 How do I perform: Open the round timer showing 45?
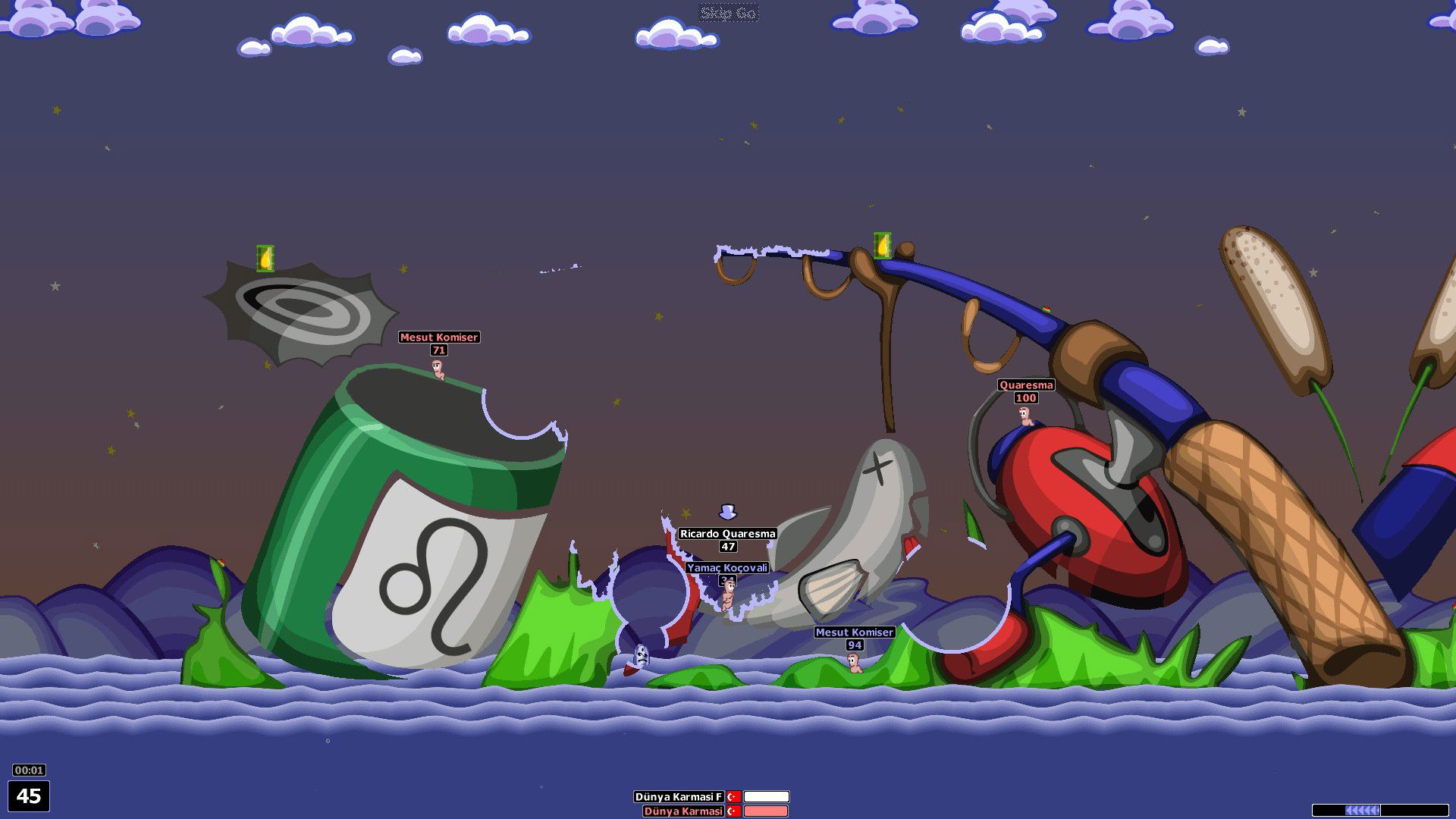[x=30, y=795]
